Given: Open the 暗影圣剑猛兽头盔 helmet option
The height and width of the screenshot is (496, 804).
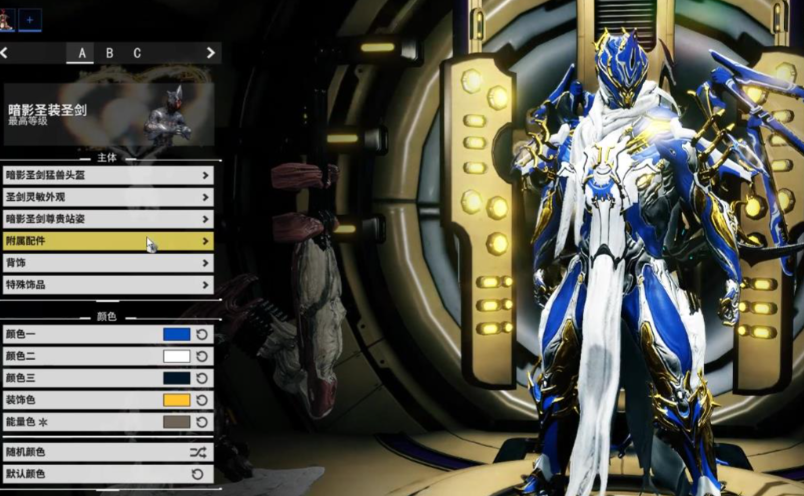Looking at the screenshot, I should [x=107, y=175].
